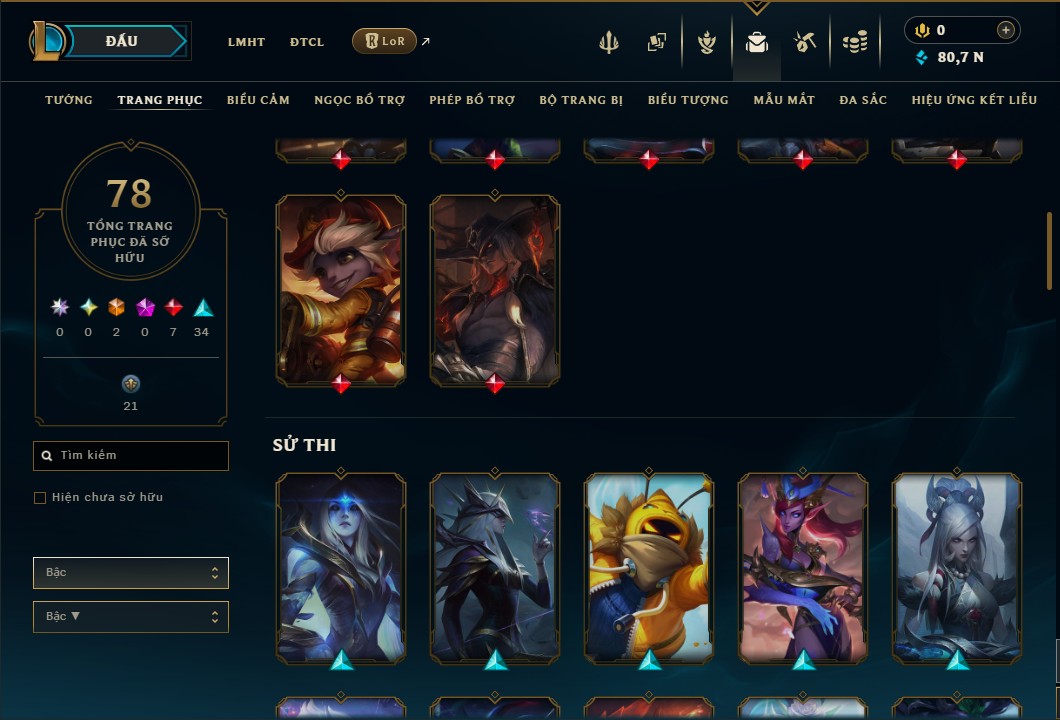
Task: Switch to the TƯỚNG tab
Action: tap(69, 100)
